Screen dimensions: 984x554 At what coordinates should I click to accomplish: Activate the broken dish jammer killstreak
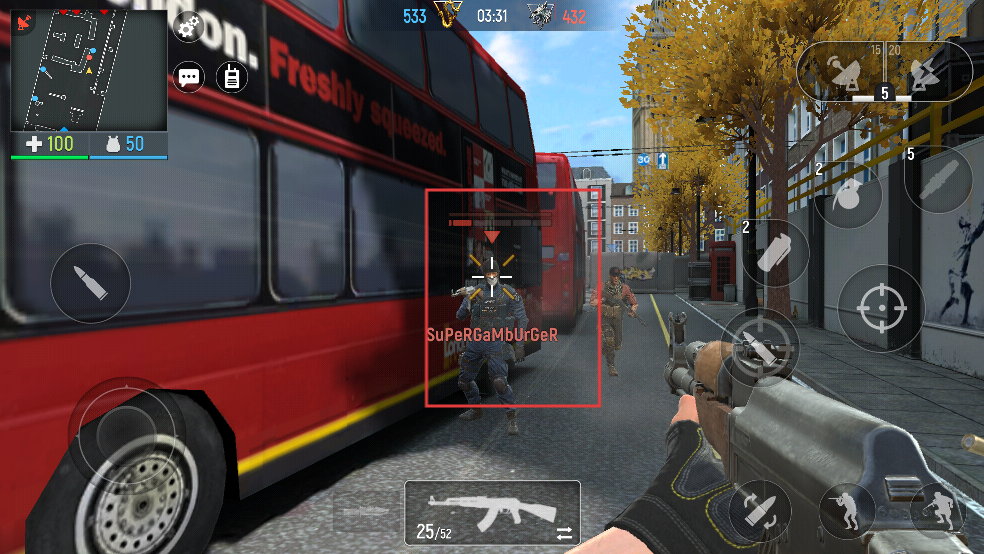pyautogui.click(x=921, y=71)
